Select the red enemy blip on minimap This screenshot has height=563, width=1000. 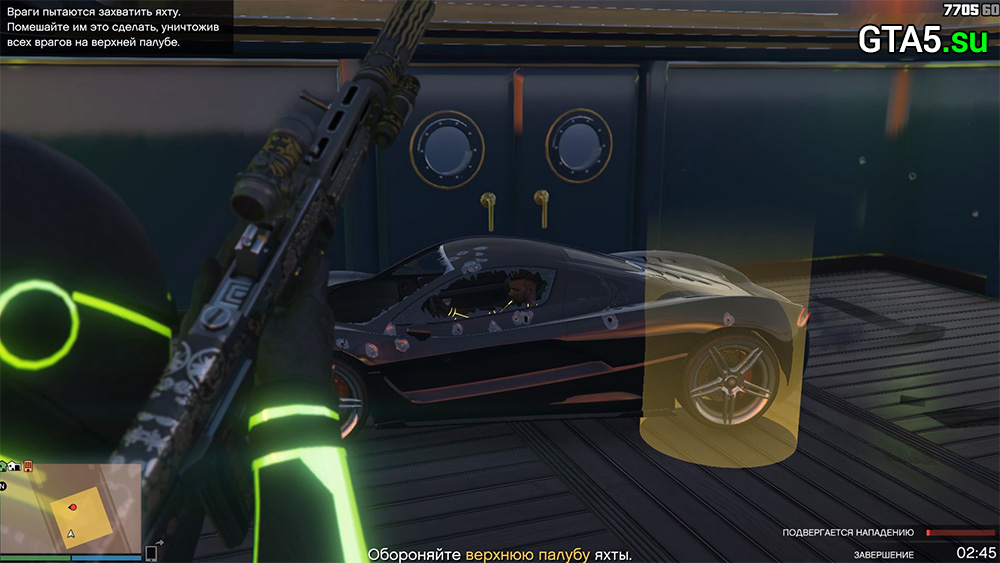click(x=72, y=507)
